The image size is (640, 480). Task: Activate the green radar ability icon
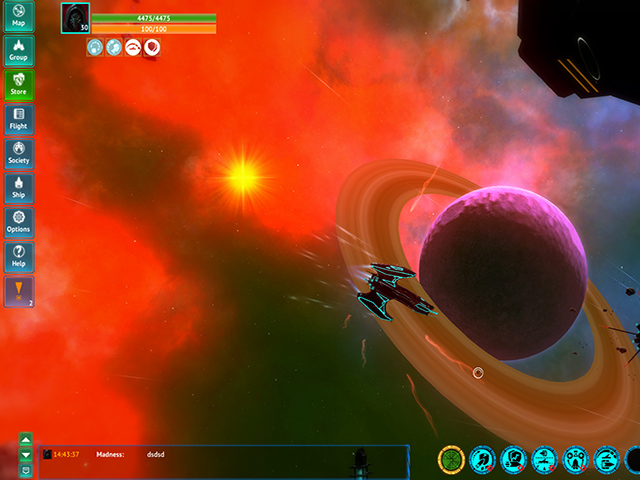(x=452, y=460)
